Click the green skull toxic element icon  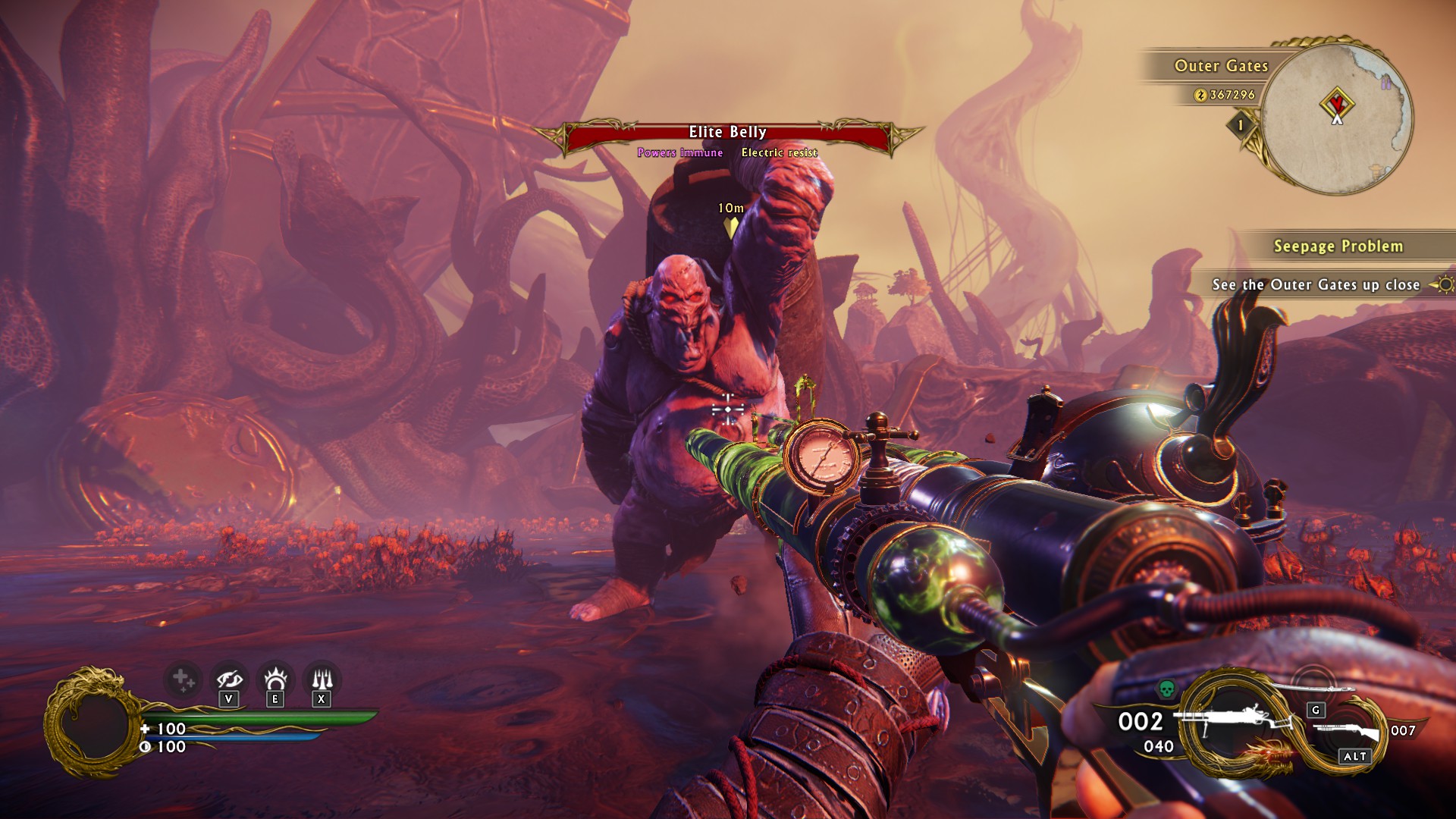pyautogui.click(x=1166, y=689)
